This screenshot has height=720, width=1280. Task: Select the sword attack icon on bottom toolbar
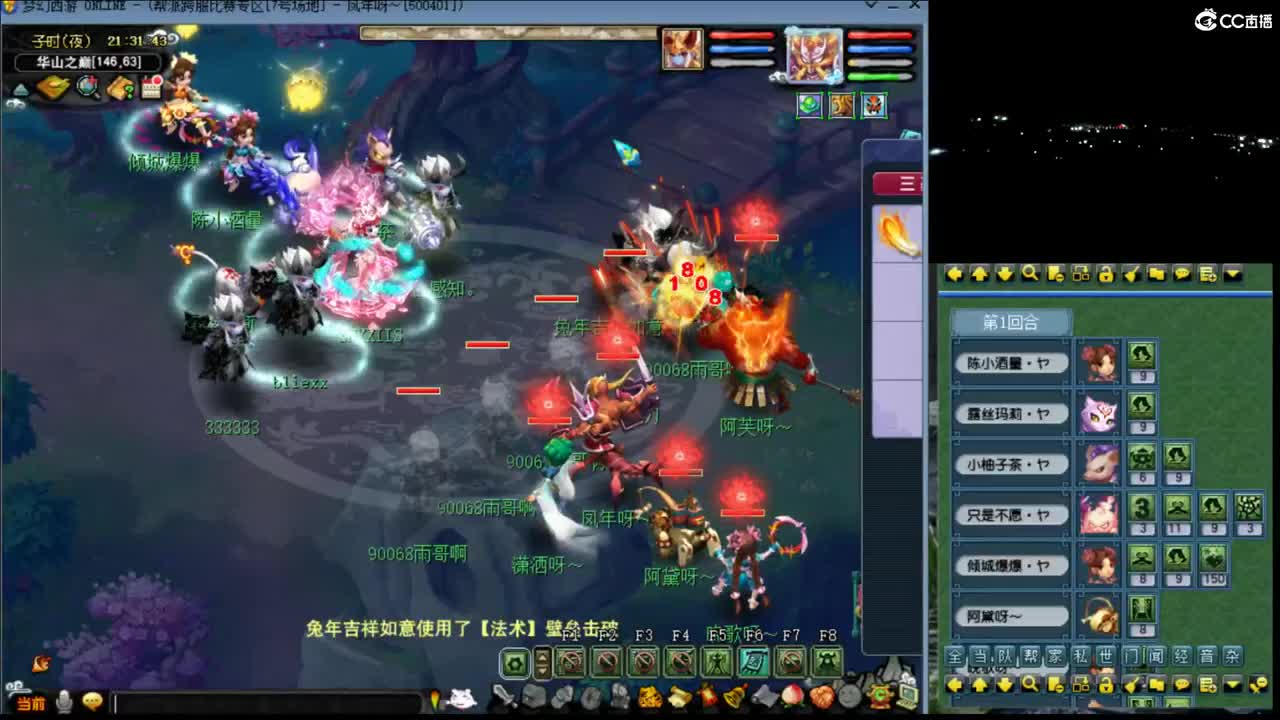pos(505,696)
